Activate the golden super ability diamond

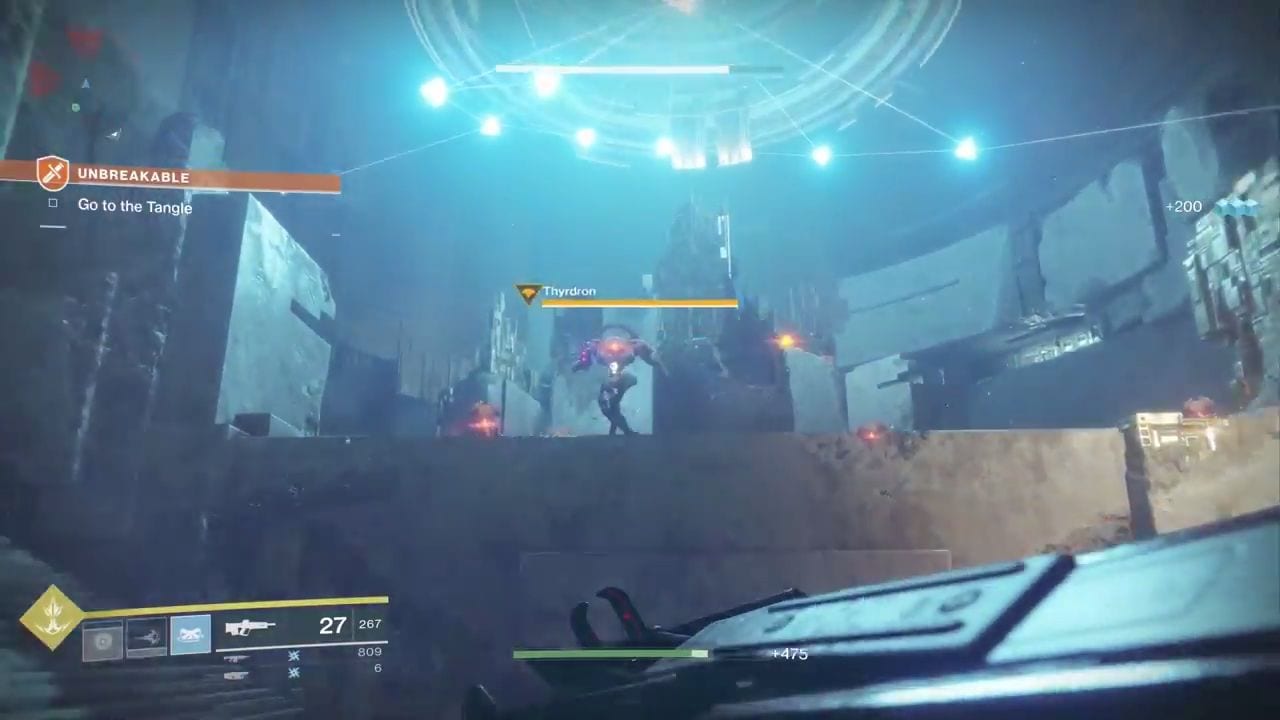point(51,618)
